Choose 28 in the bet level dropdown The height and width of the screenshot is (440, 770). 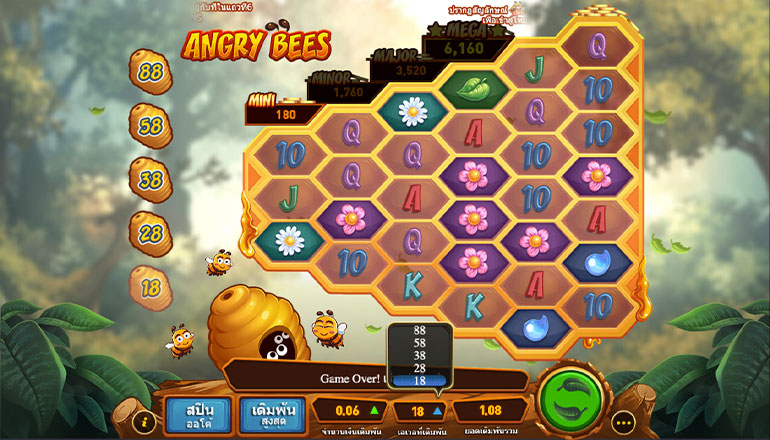click(x=419, y=368)
